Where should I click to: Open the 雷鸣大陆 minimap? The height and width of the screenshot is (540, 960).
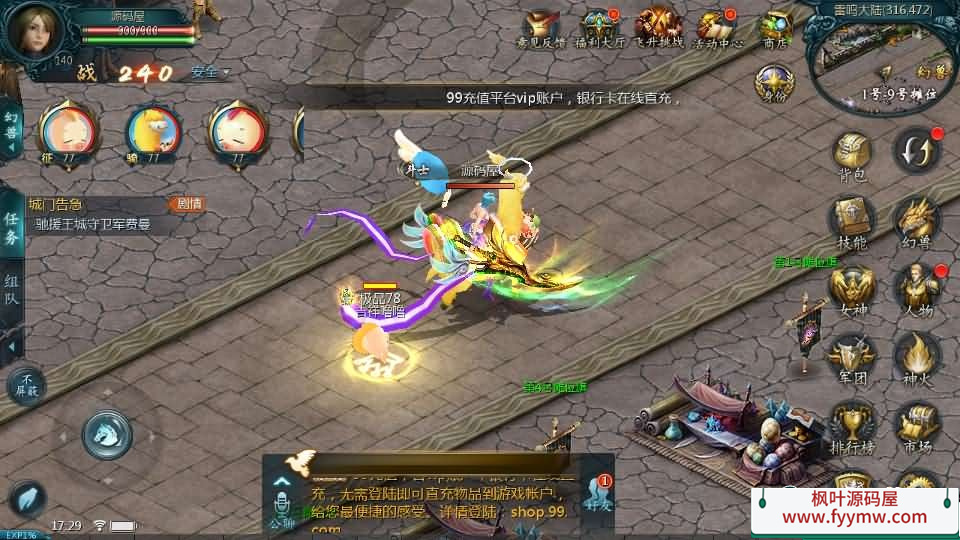click(882, 62)
